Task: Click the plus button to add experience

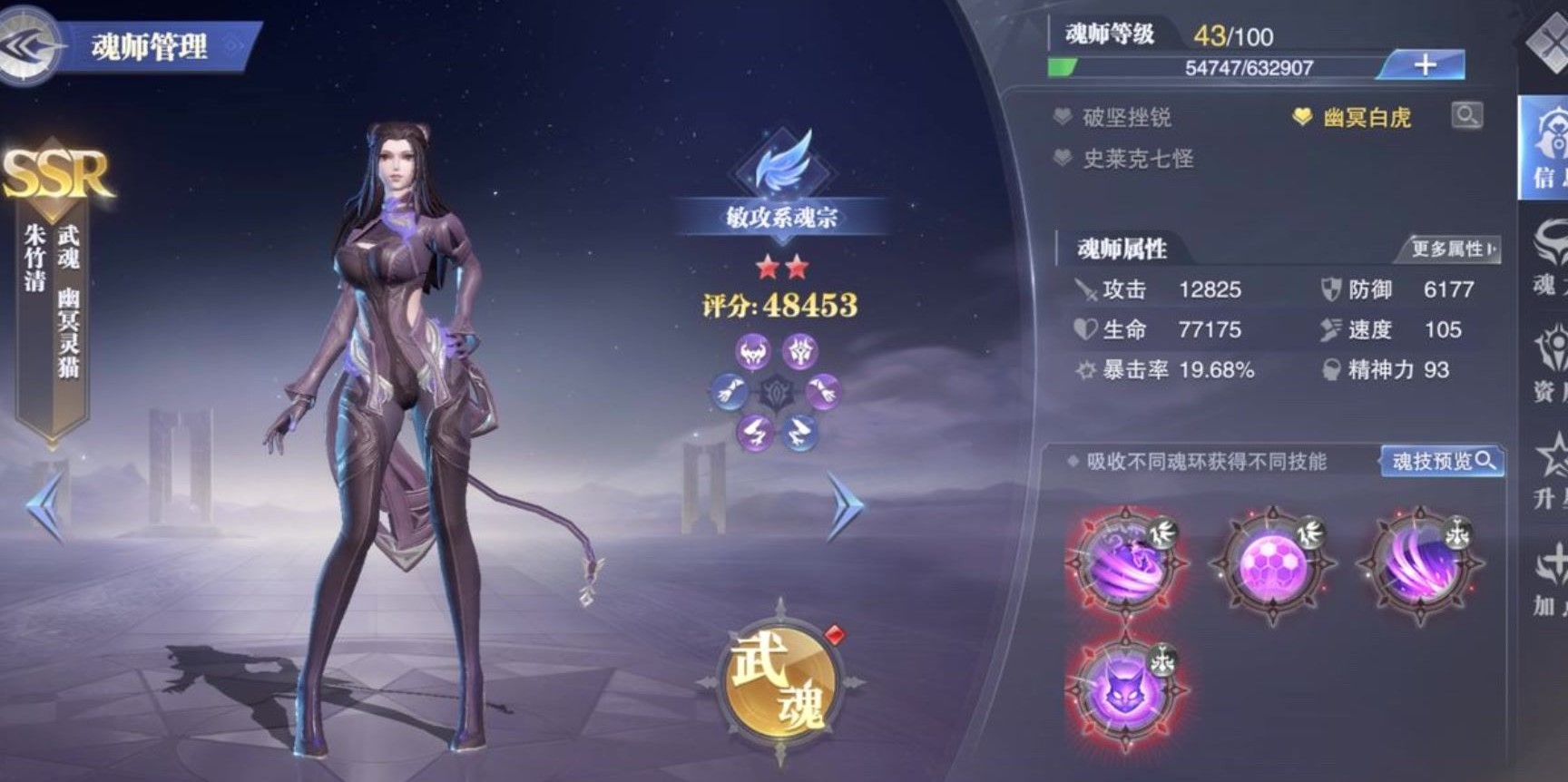Action: [1425, 64]
